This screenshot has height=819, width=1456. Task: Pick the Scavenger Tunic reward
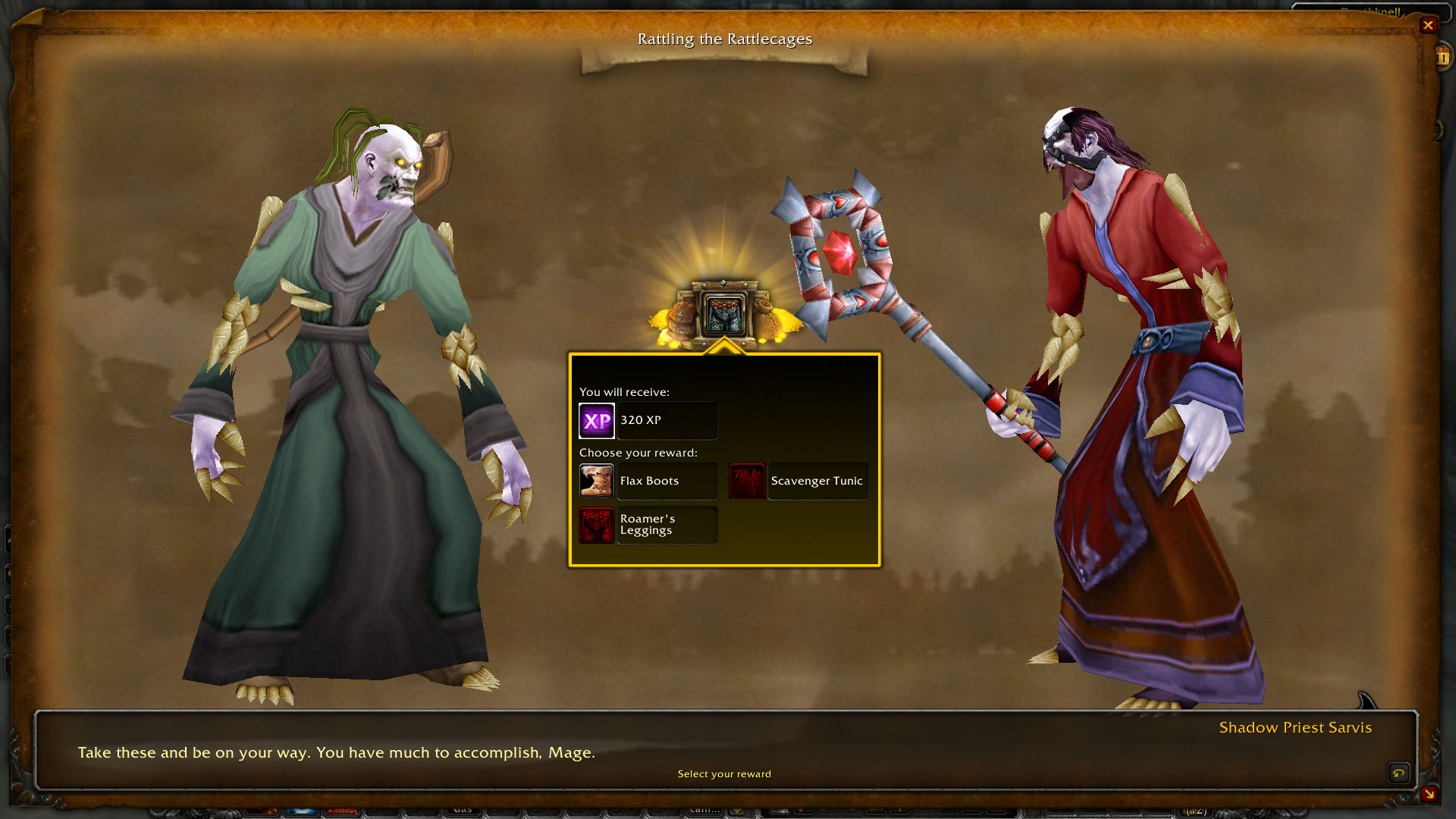pos(799,481)
